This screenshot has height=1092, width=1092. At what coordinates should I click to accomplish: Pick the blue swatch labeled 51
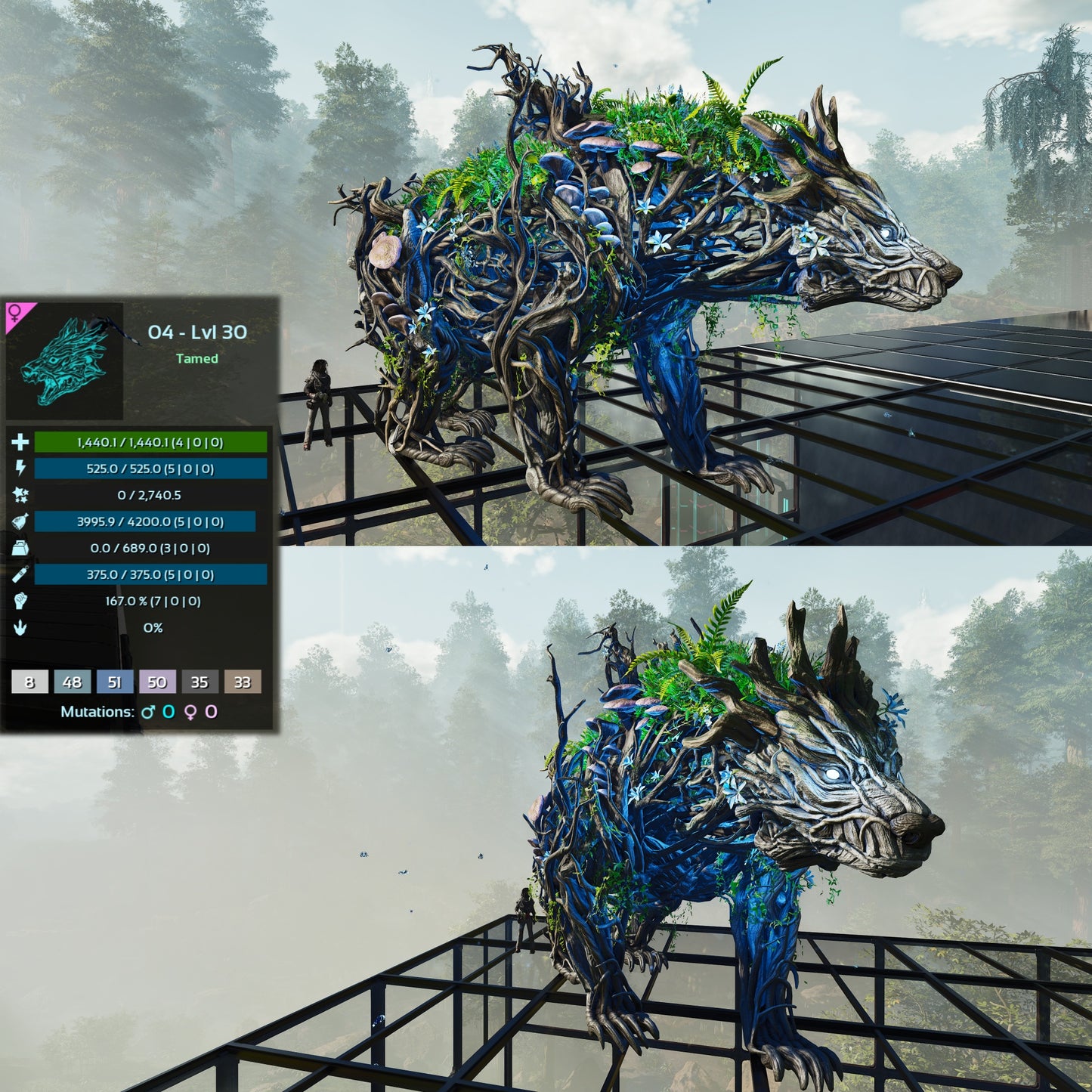click(x=114, y=682)
